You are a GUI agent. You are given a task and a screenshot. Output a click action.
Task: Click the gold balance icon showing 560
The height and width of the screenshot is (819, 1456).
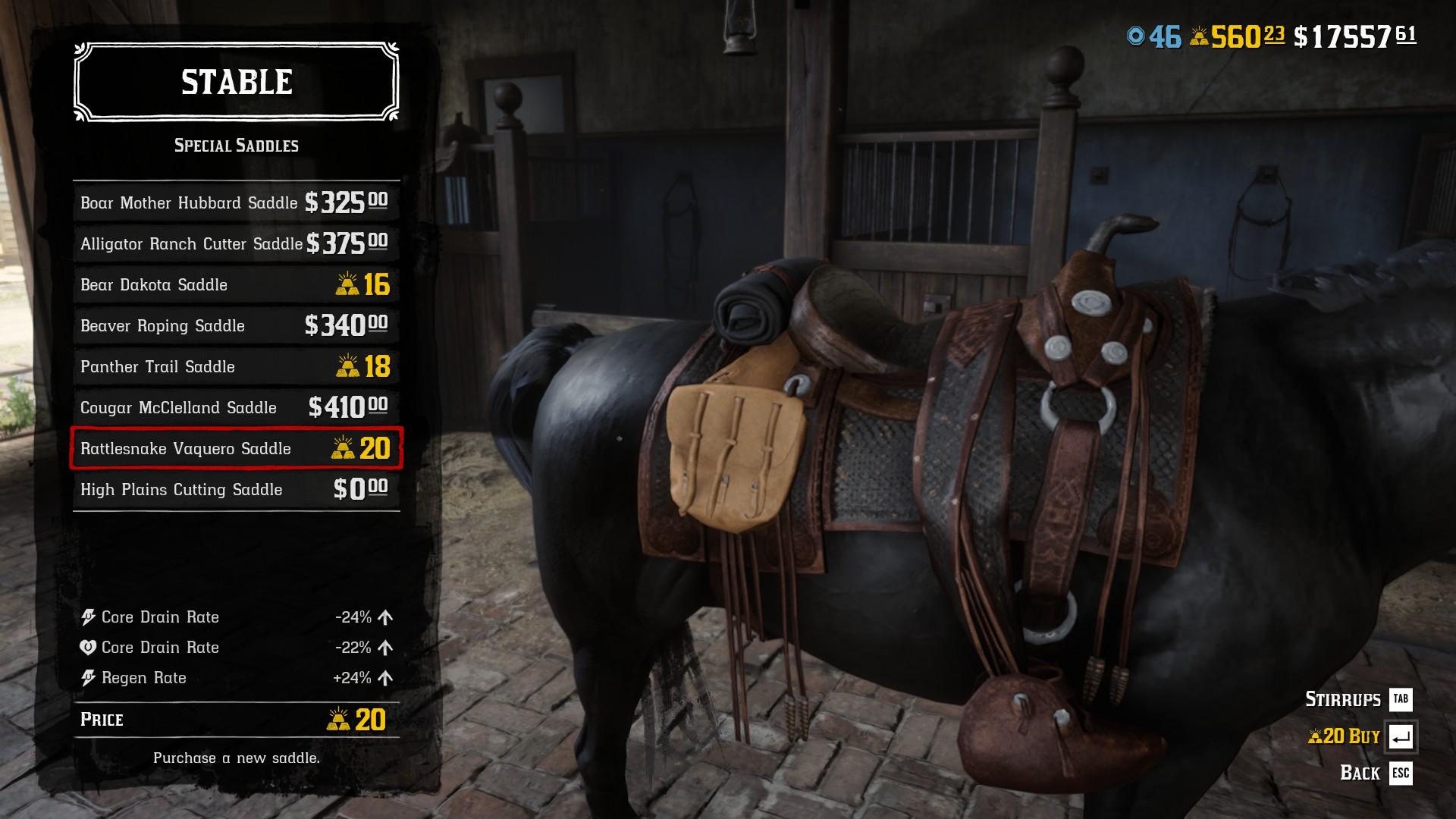click(1201, 33)
